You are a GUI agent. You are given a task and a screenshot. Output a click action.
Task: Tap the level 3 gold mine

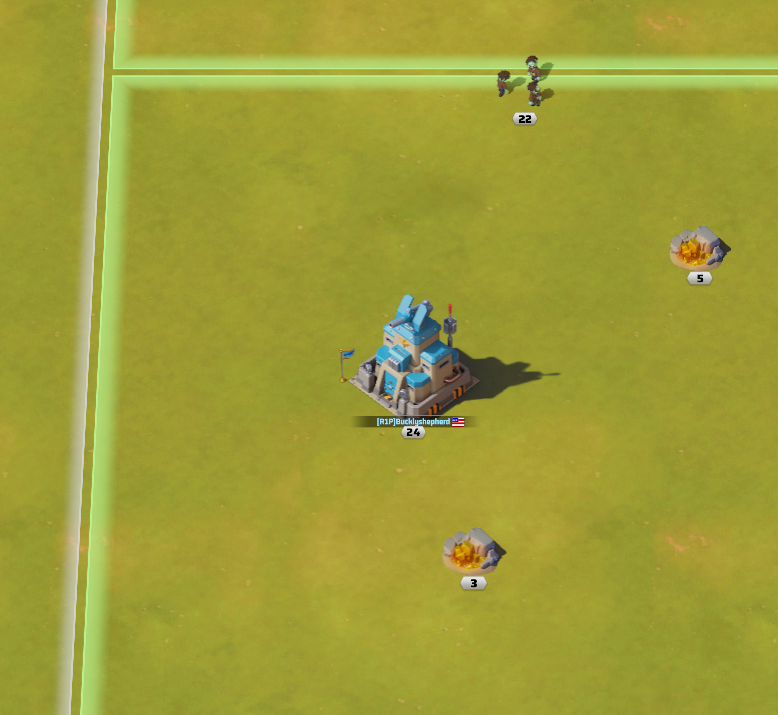(x=472, y=550)
